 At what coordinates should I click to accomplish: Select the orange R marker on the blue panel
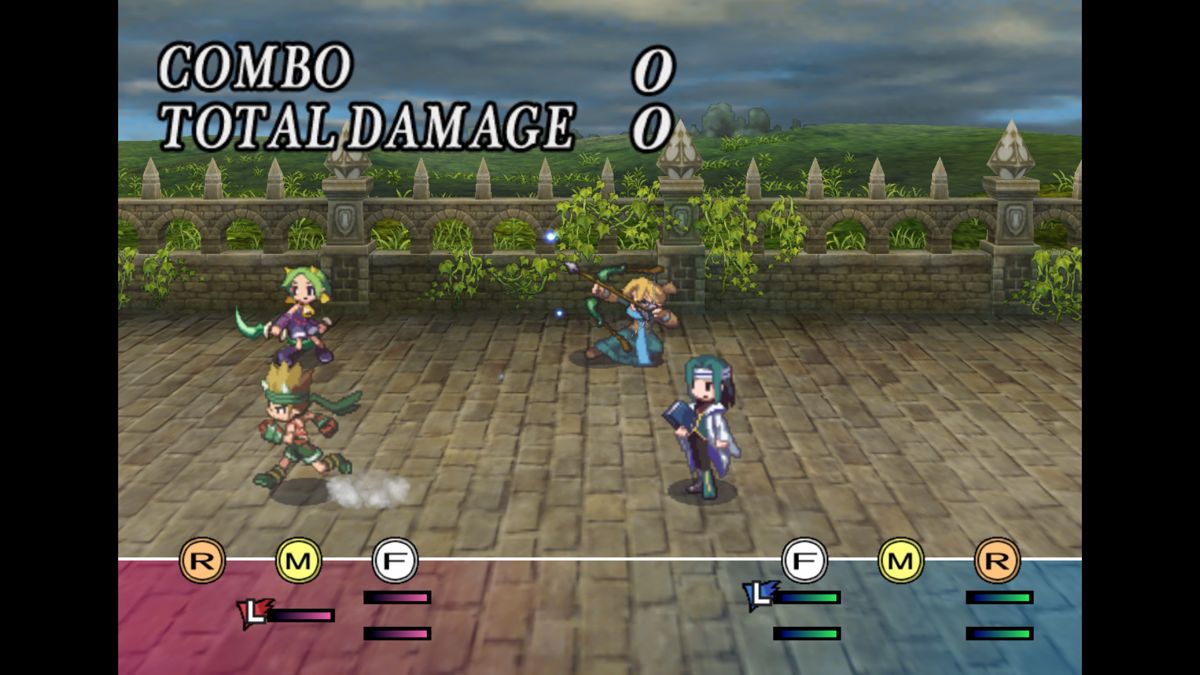(997, 560)
